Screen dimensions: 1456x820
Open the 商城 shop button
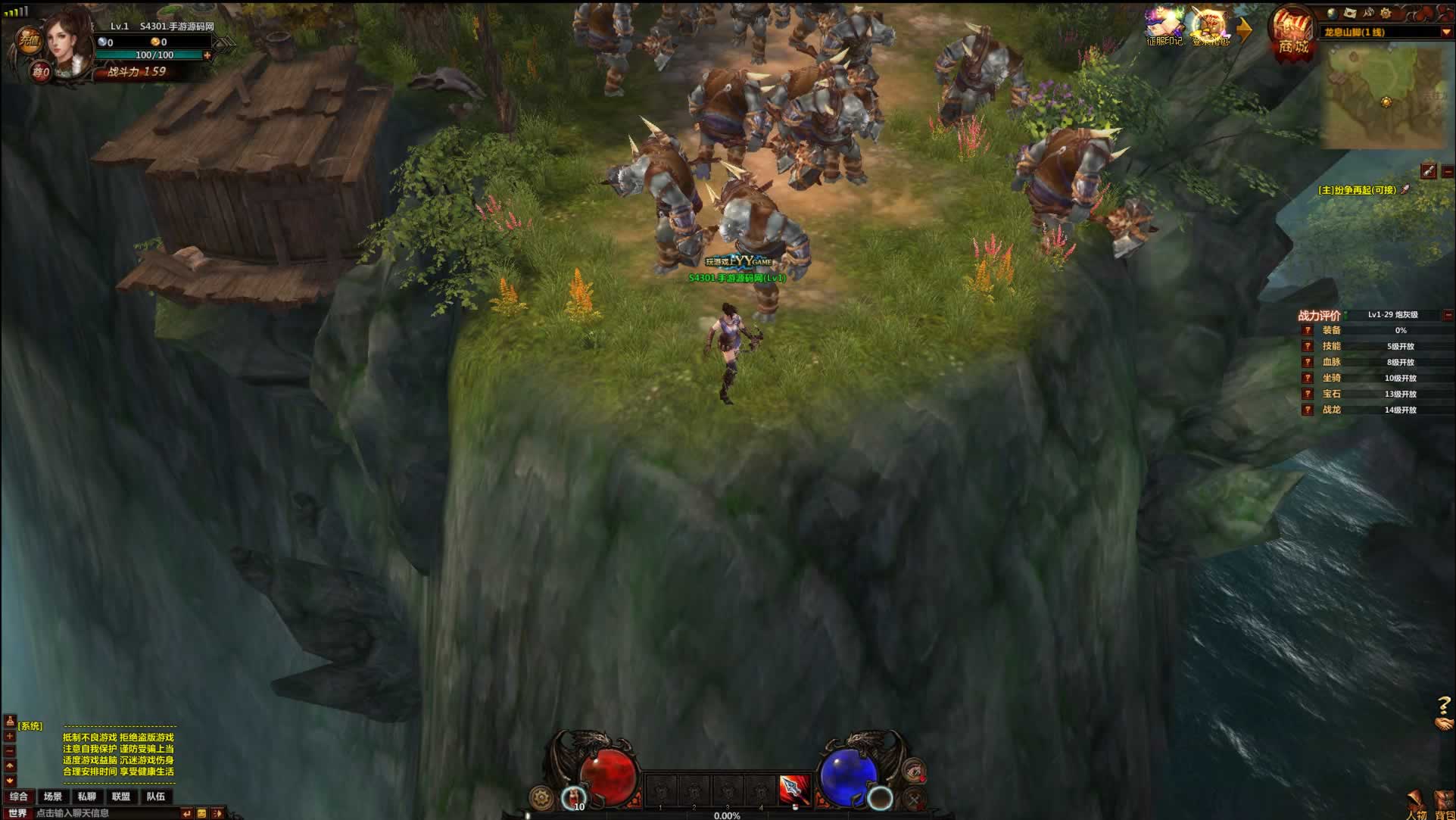(1292, 34)
